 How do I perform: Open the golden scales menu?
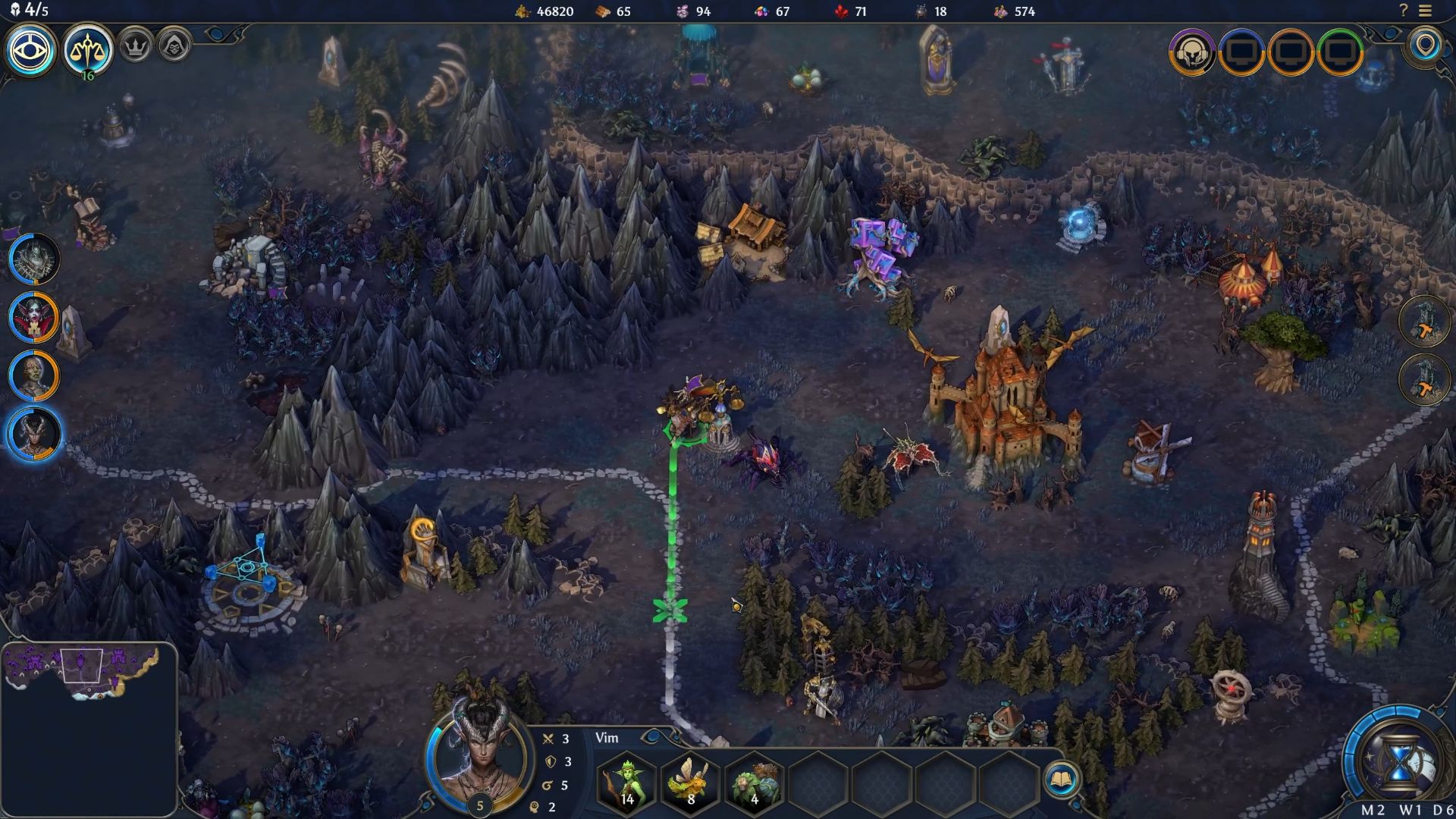[88, 50]
